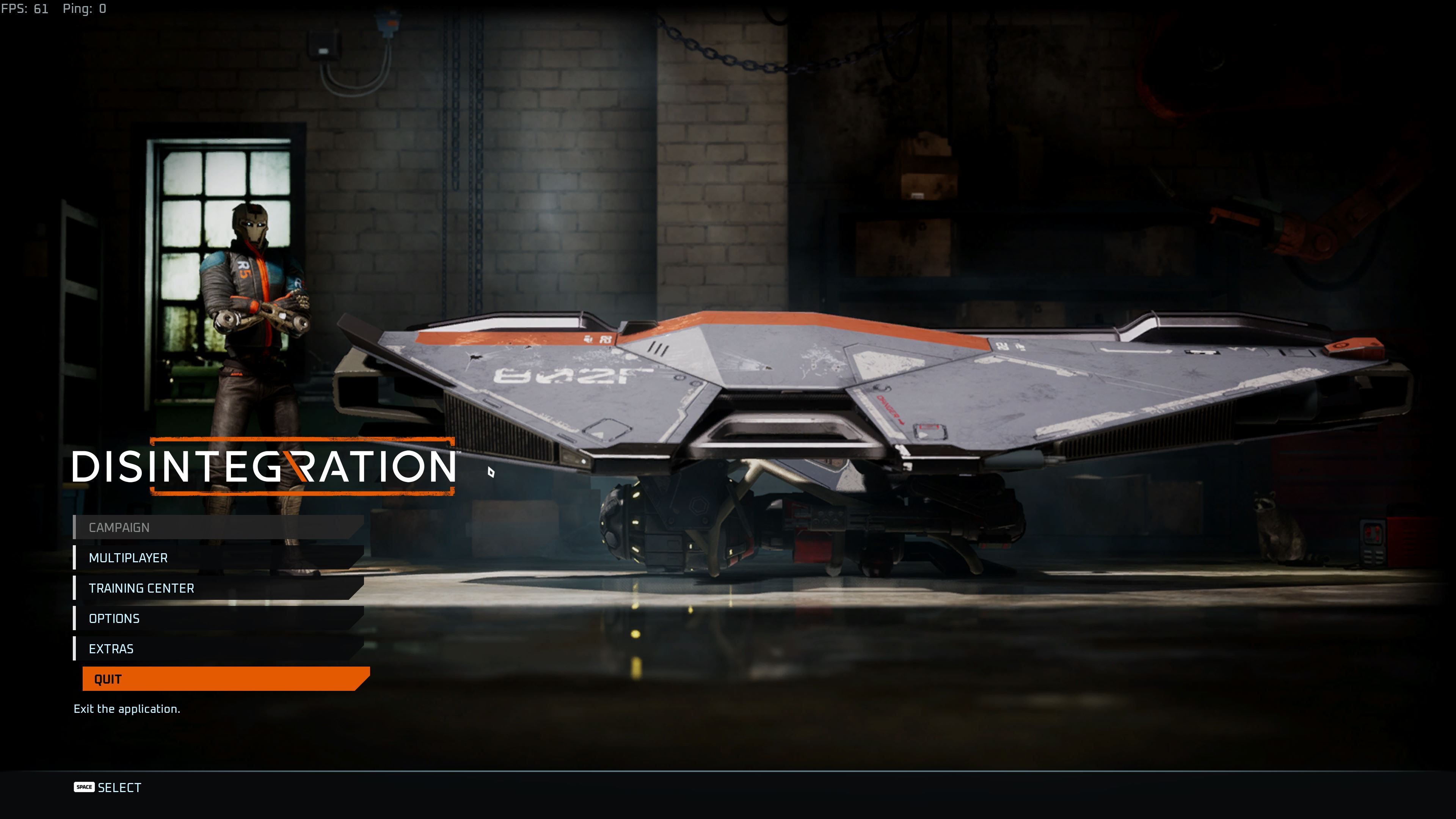Activate the highlighted QUIT option

[107, 679]
